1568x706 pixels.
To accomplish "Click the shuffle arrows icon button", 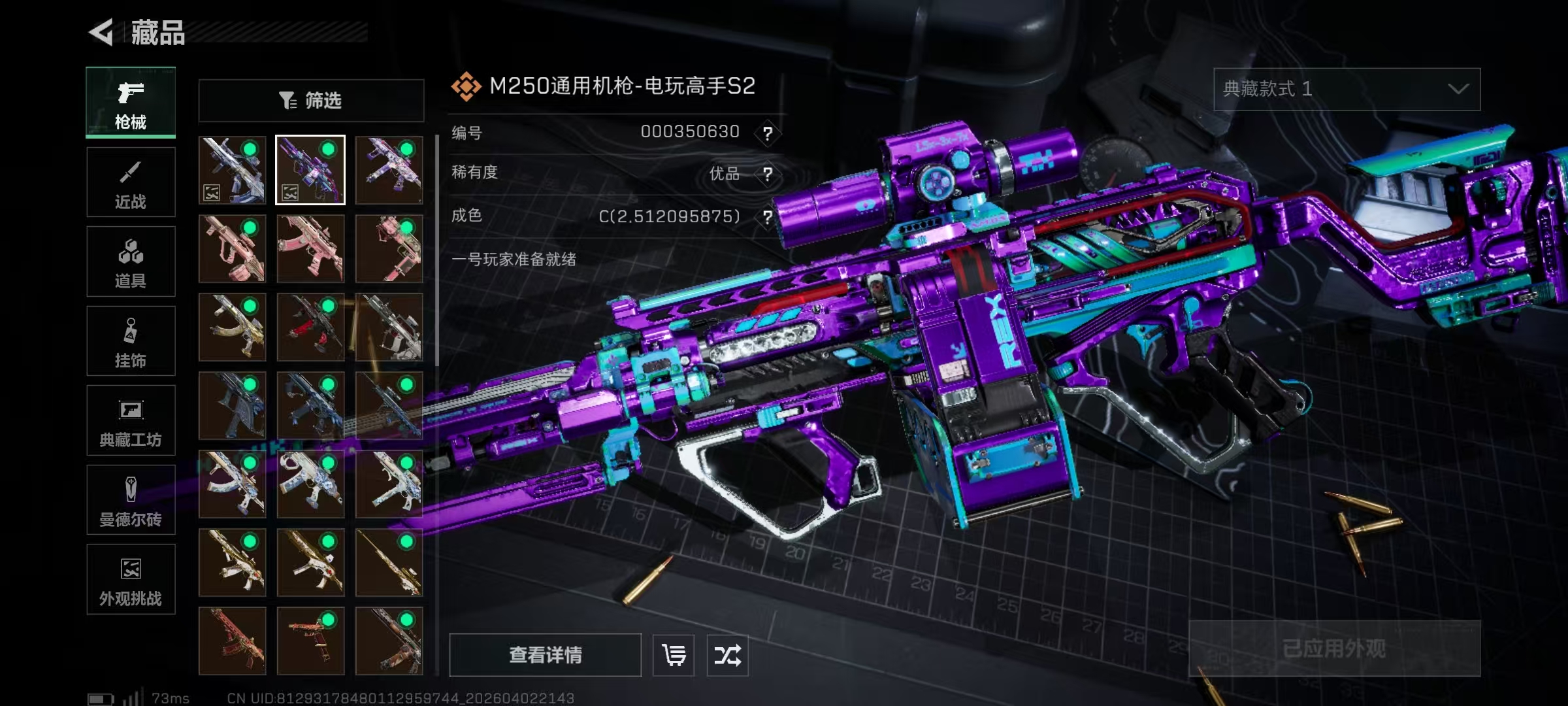I will click(x=727, y=655).
